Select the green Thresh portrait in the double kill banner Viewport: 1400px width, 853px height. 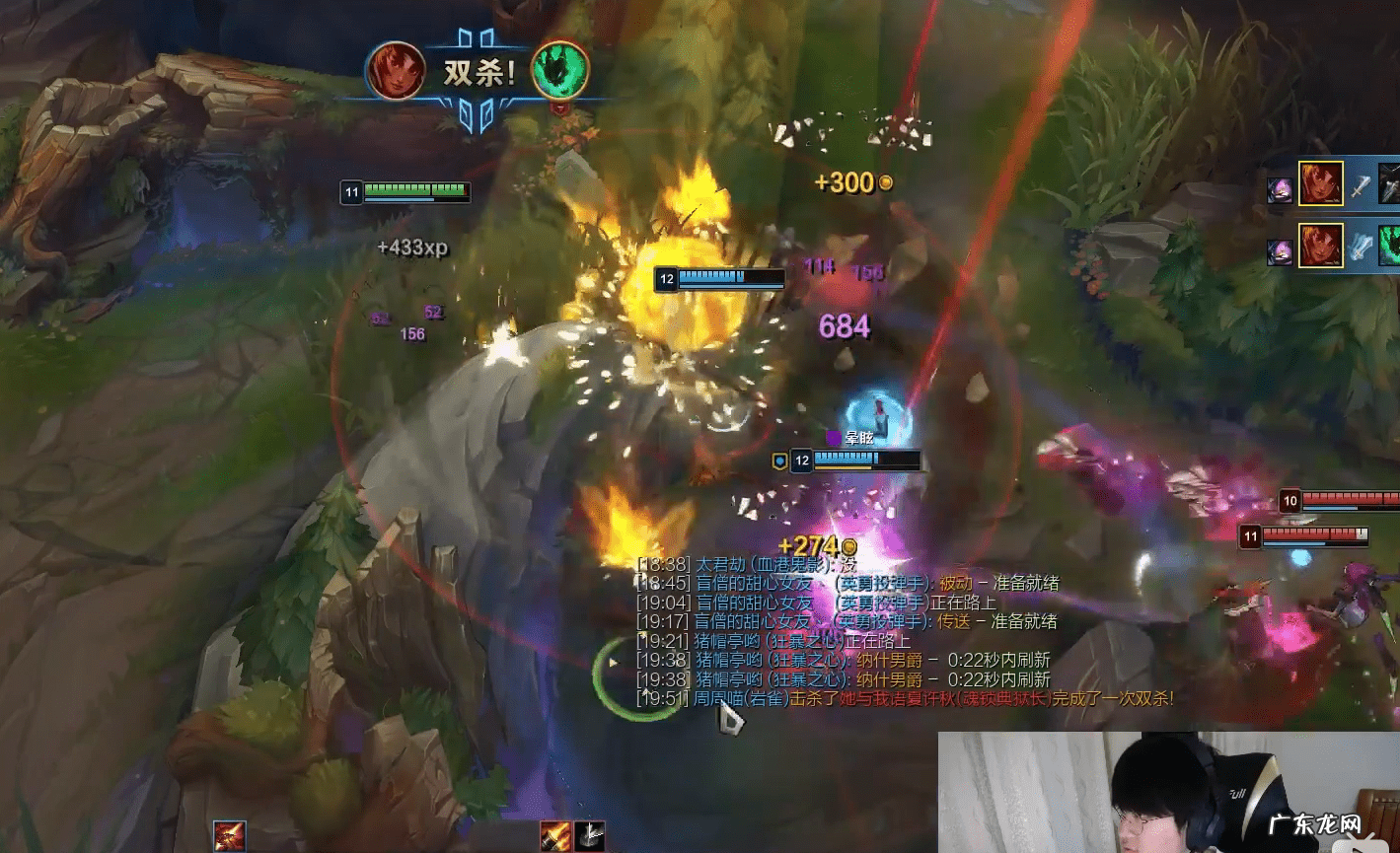point(560,71)
